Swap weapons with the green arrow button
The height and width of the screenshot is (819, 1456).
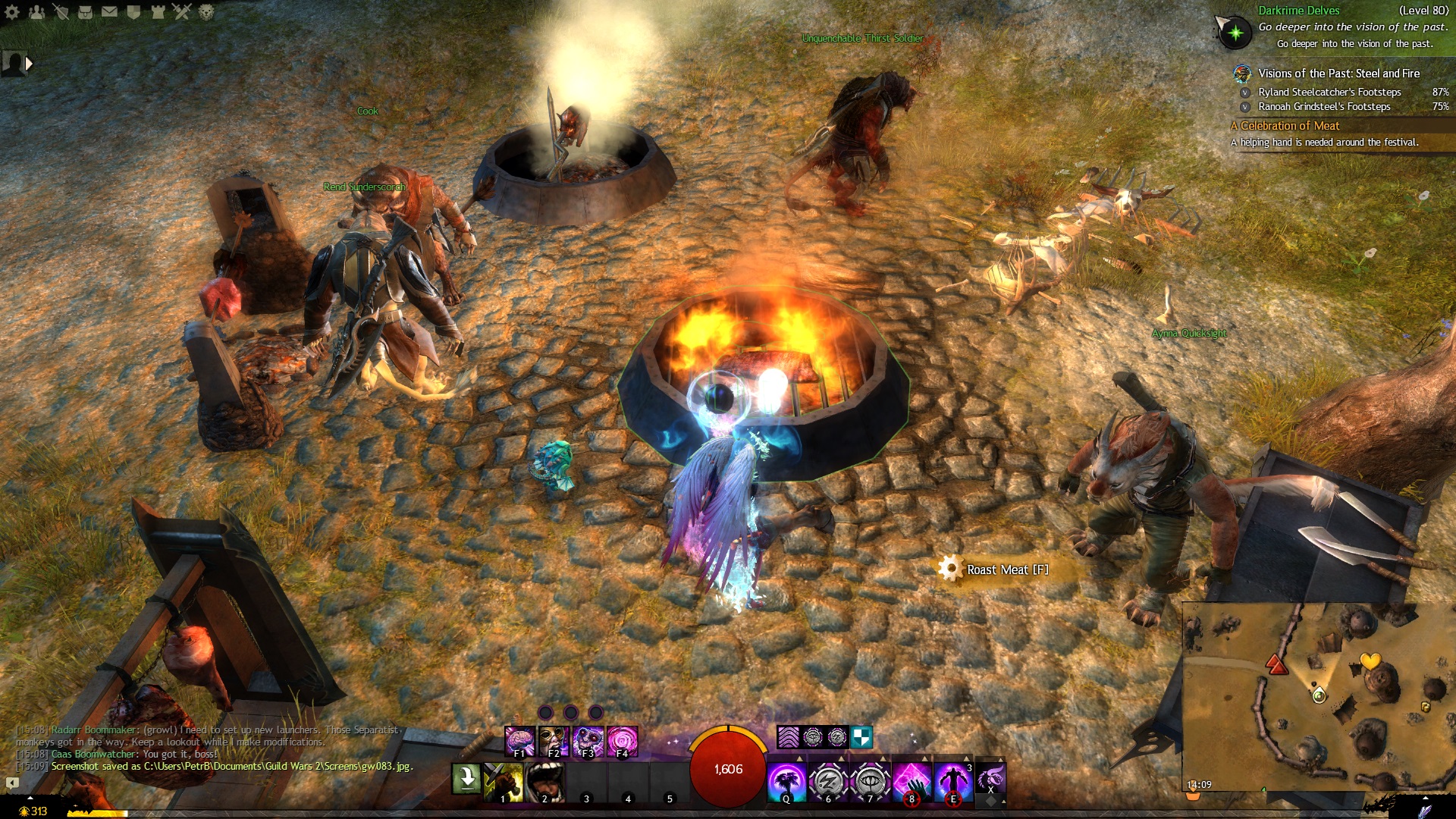466,778
